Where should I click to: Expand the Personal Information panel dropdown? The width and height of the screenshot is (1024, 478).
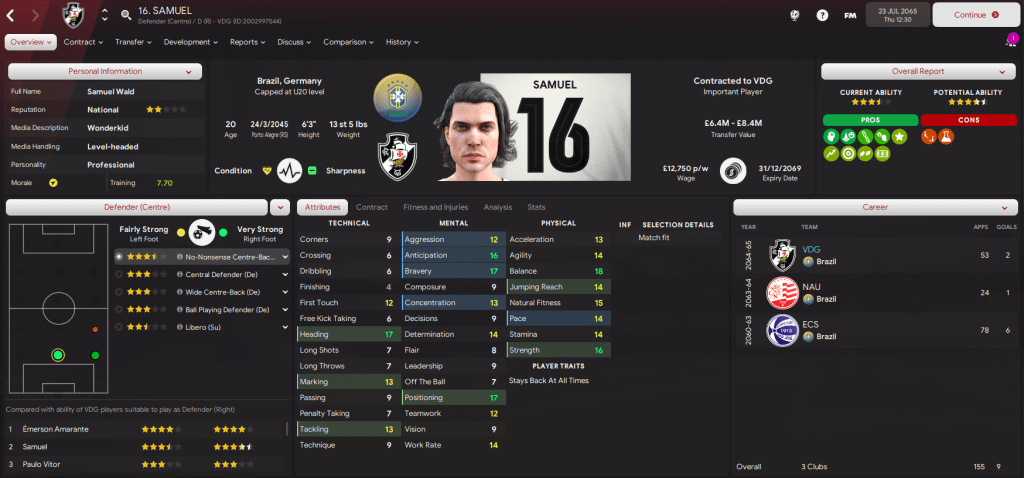pyautogui.click(x=188, y=71)
